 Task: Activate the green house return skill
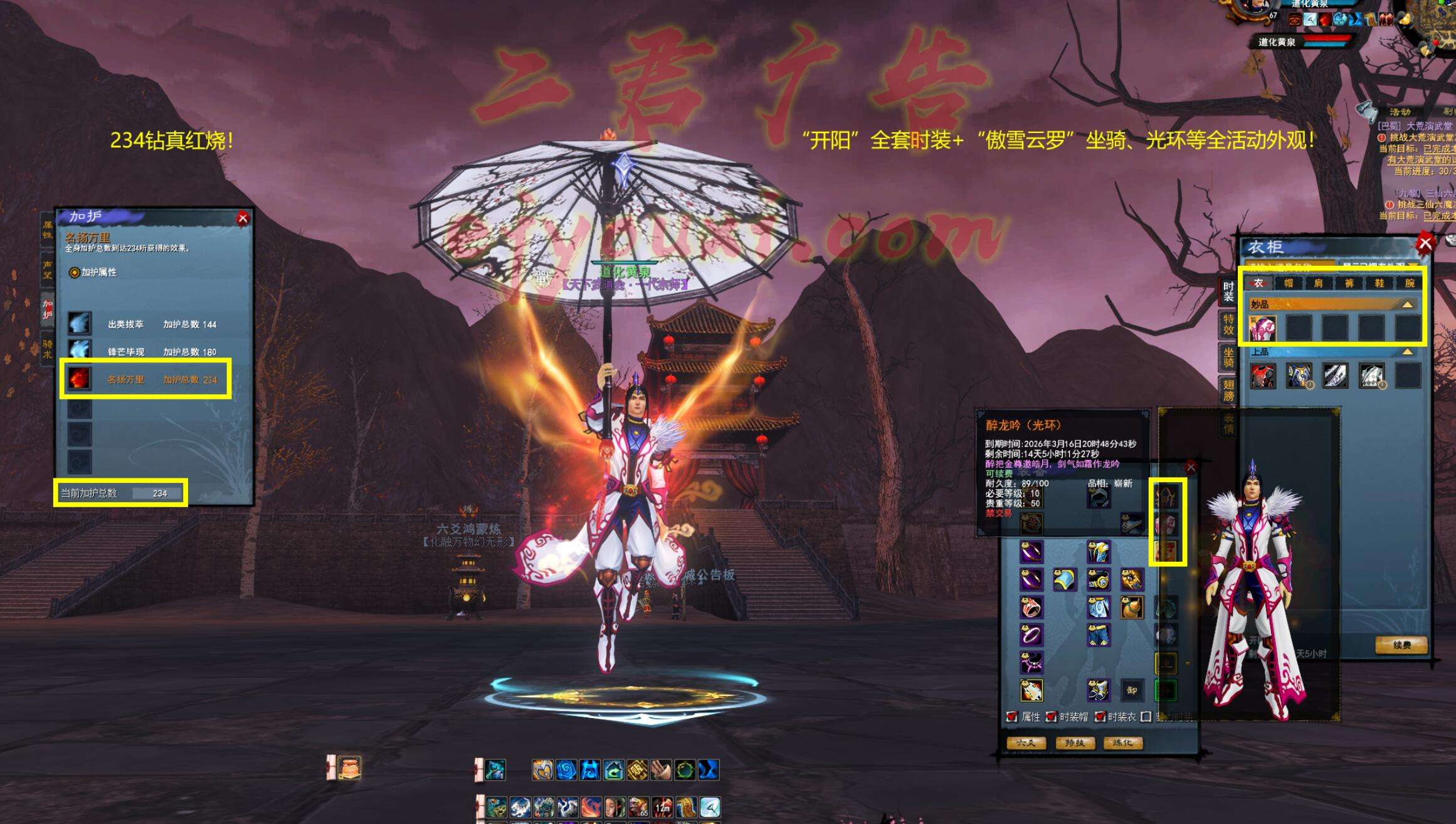(x=613, y=770)
